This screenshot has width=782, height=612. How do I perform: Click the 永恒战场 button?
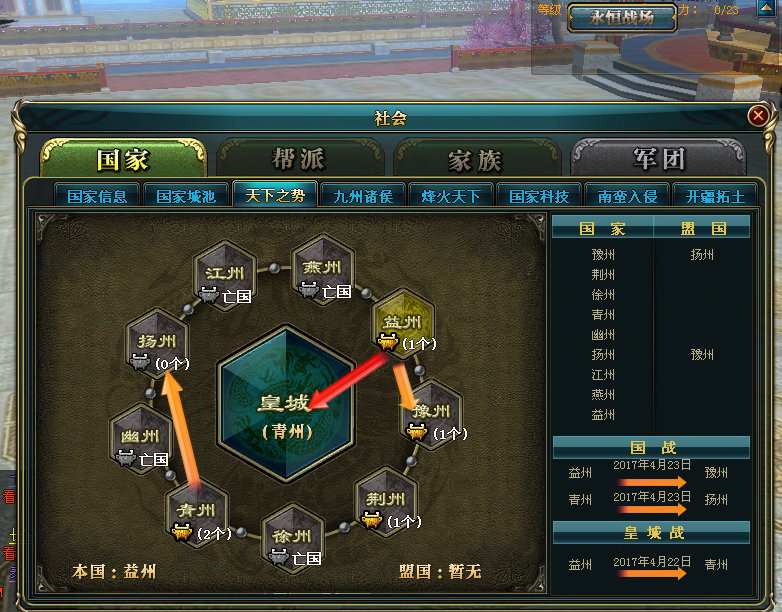point(622,18)
